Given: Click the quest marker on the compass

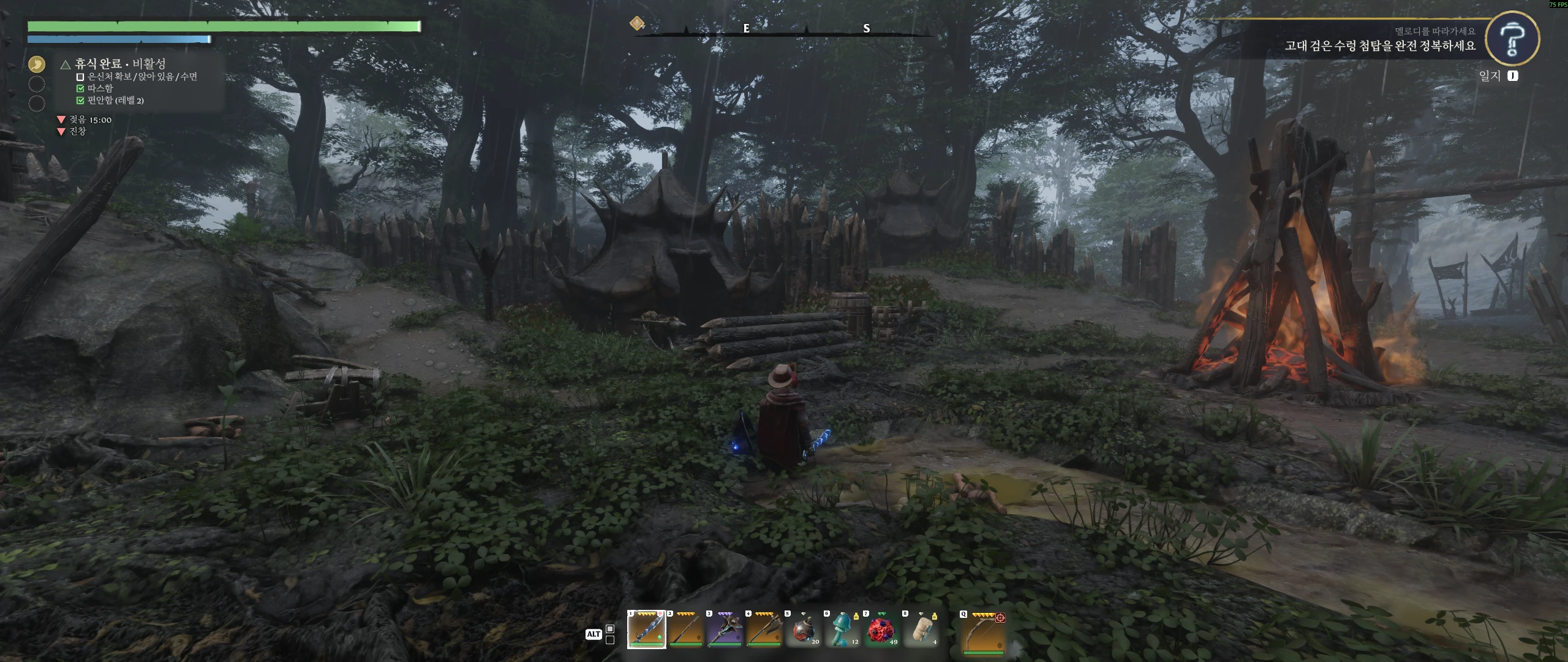Looking at the screenshot, I should (637, 23).
